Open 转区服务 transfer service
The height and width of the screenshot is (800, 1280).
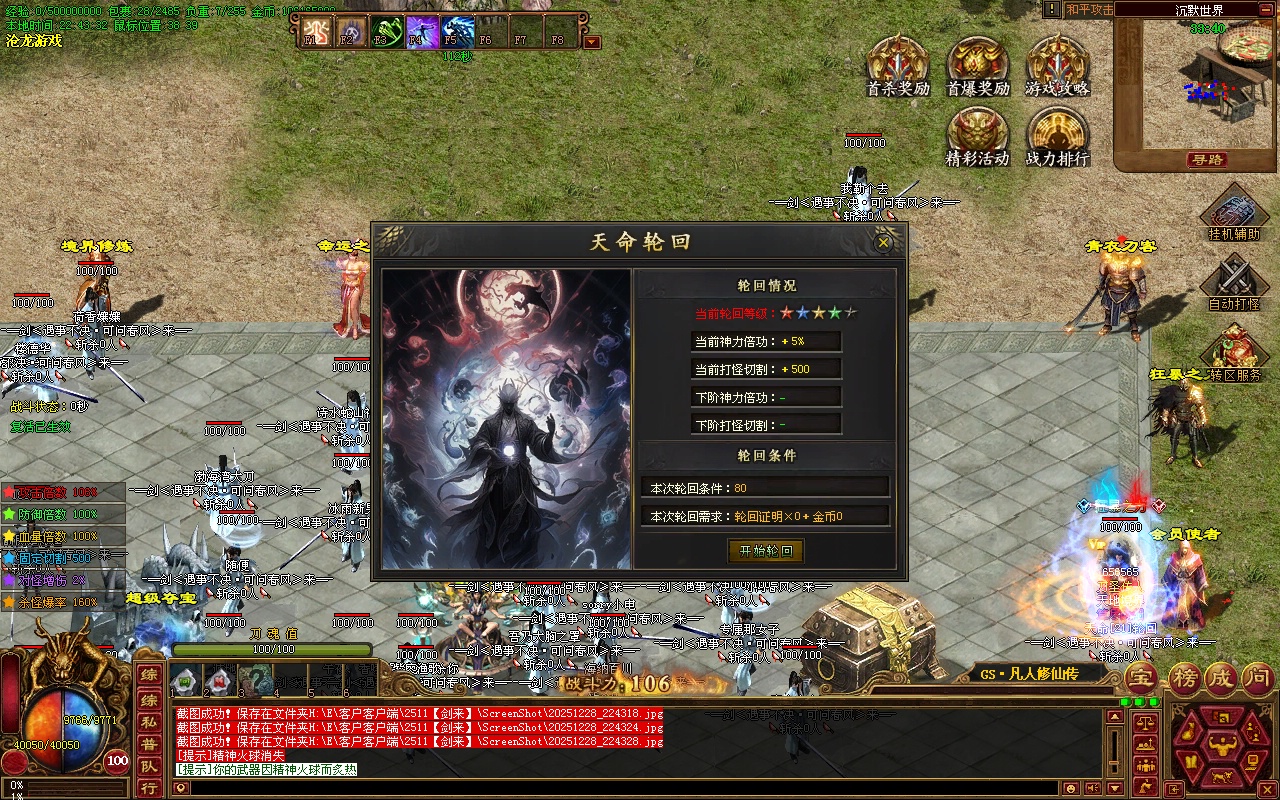1234,352
